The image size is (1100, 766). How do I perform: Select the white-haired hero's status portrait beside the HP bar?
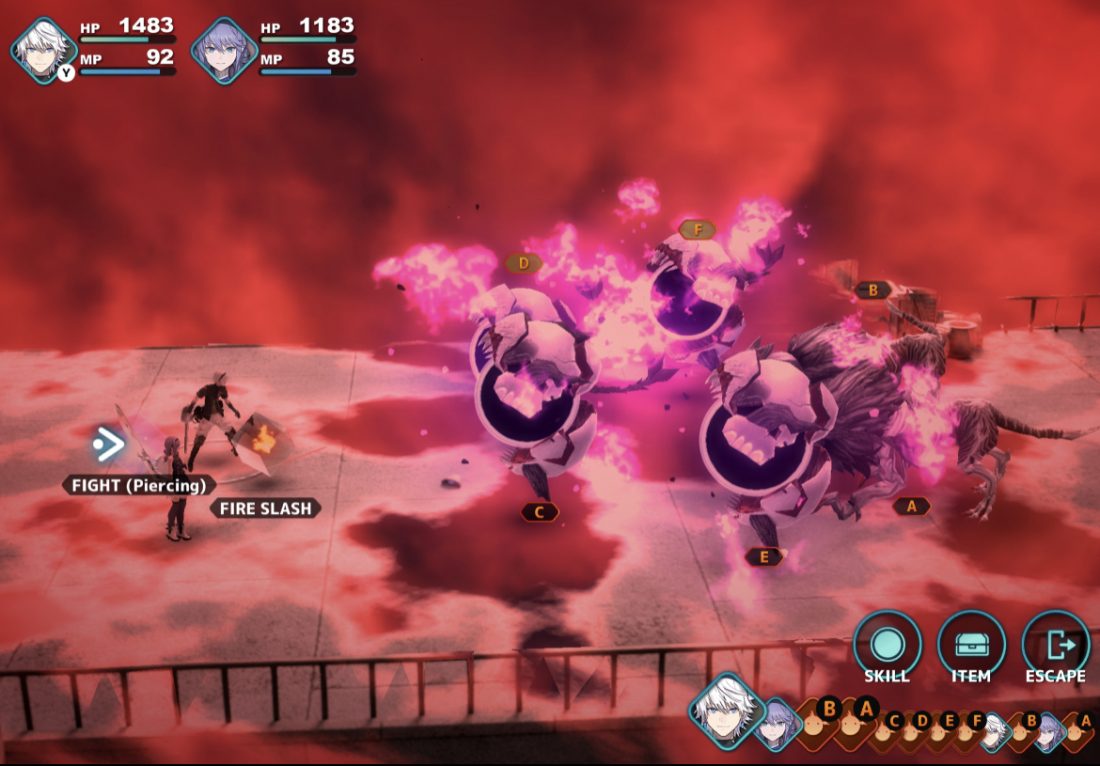tap(44, 49)
